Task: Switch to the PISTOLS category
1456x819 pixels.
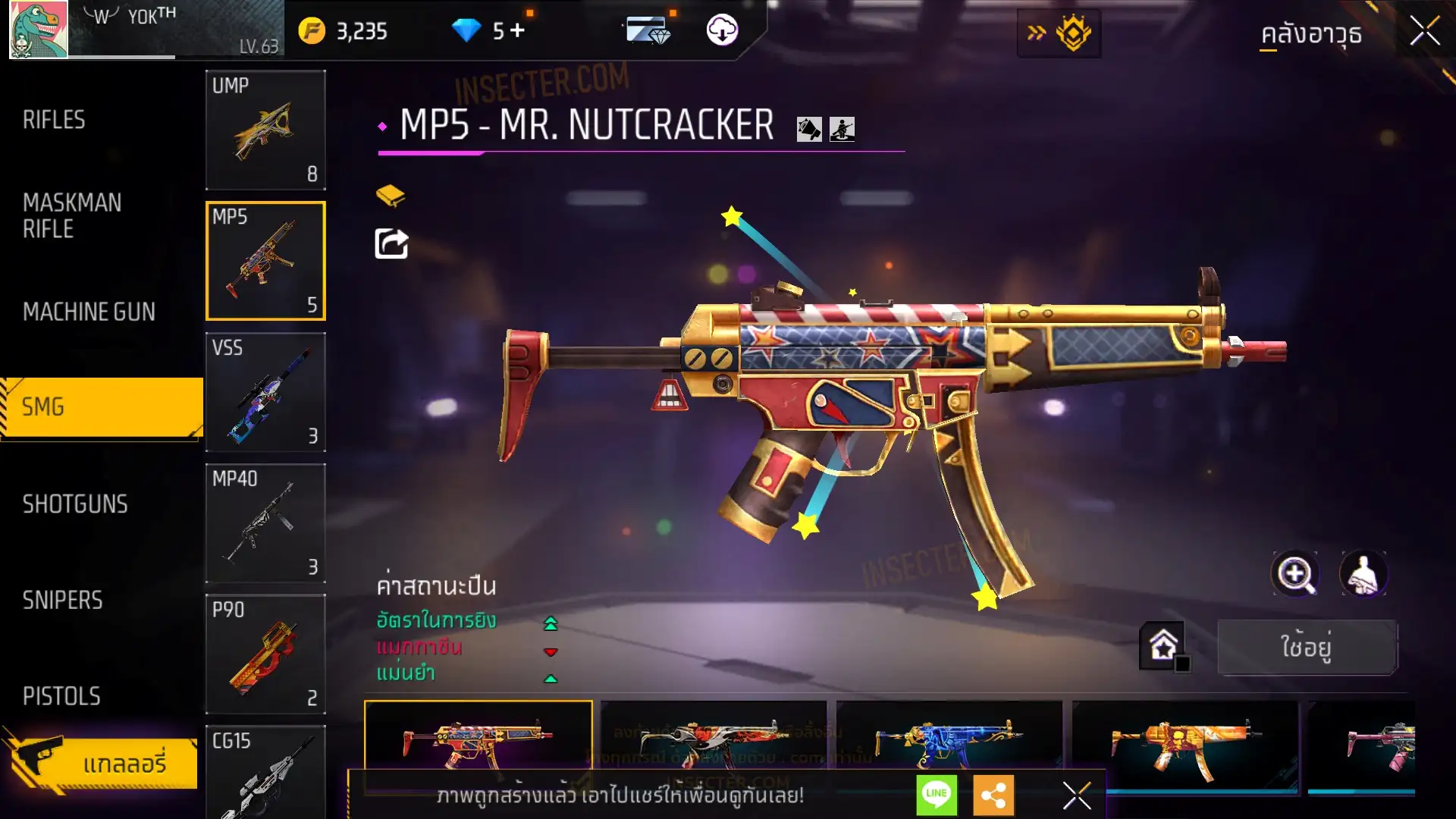Action: pyautogui.click(x=61, y=696)
